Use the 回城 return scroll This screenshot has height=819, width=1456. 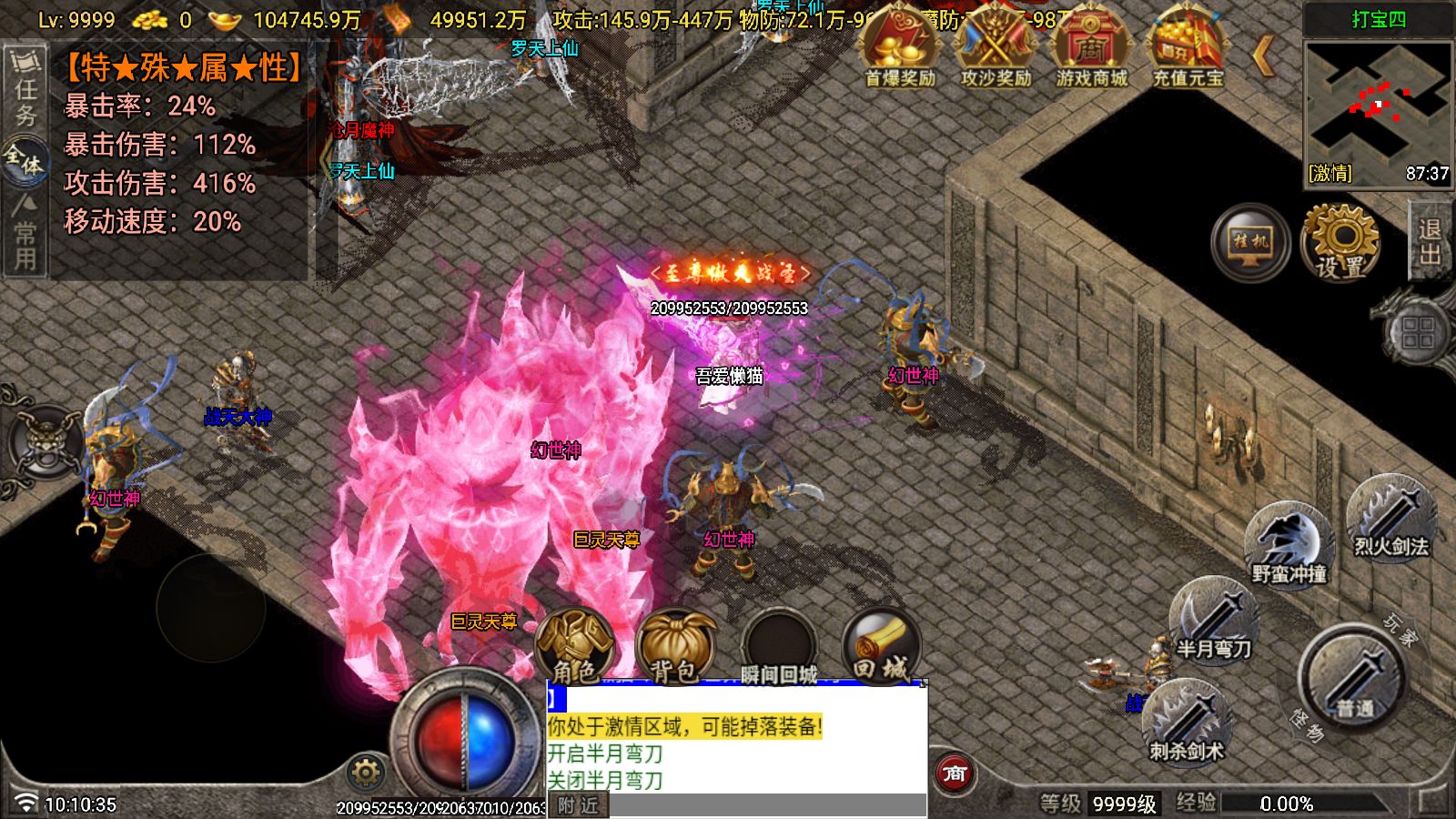pyautogui.click(x=880, y=647)
